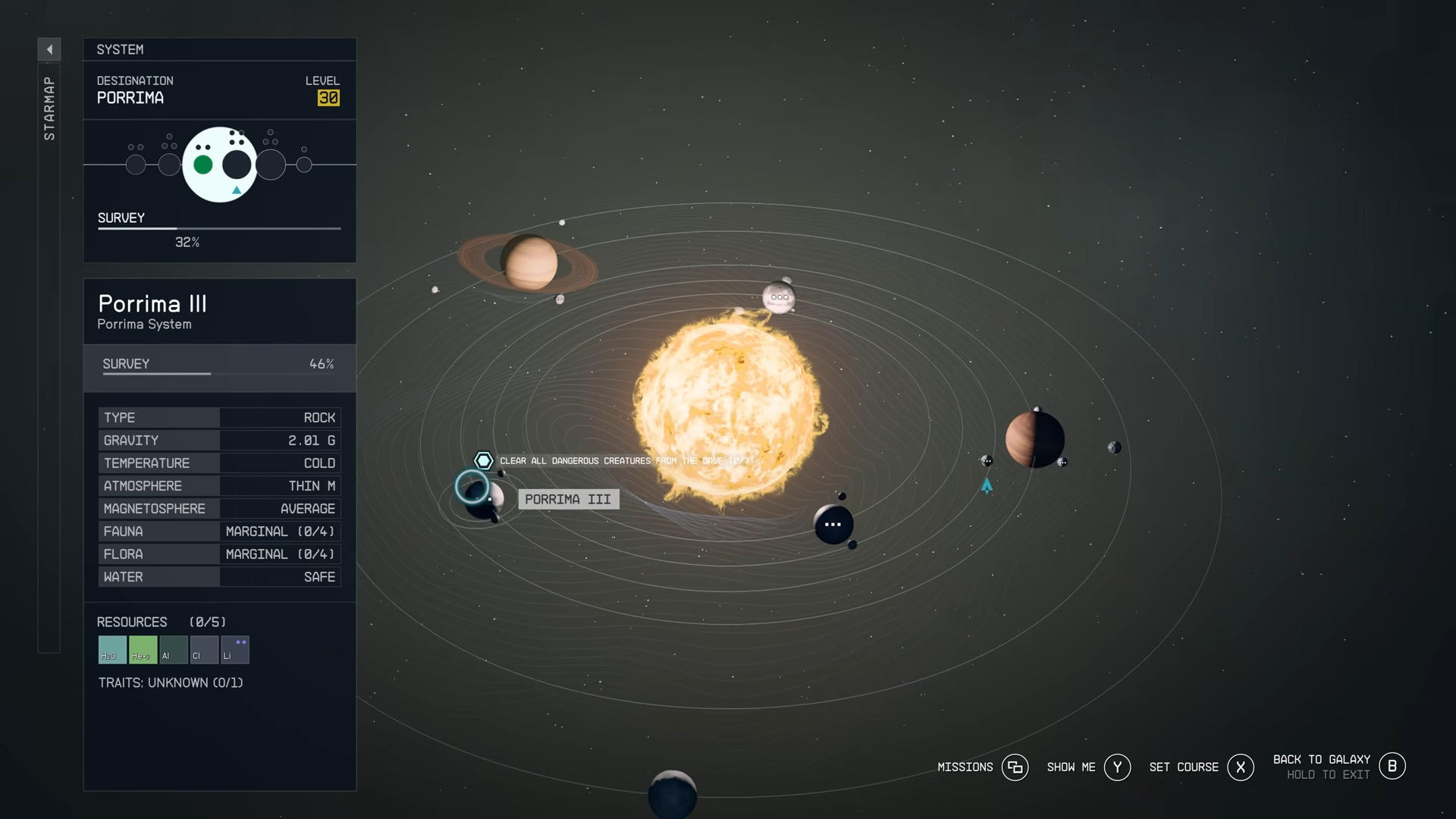Choose the dark planet with ellipsis marker
The height and width of the screenshot is (819, 1456).
pos(833,524)
